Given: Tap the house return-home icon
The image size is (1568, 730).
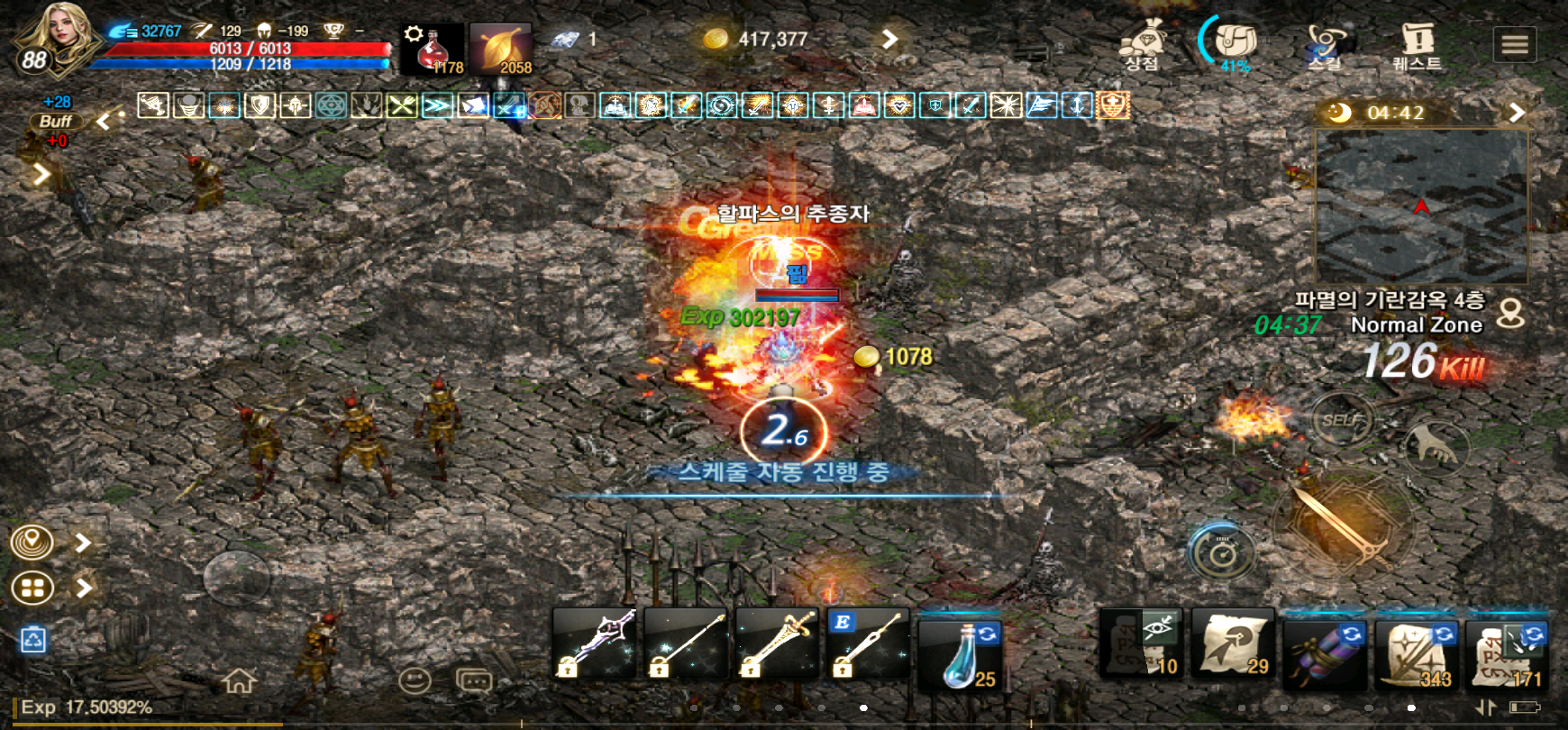Looking at the screenshot, I should click(x=240, y=680).
